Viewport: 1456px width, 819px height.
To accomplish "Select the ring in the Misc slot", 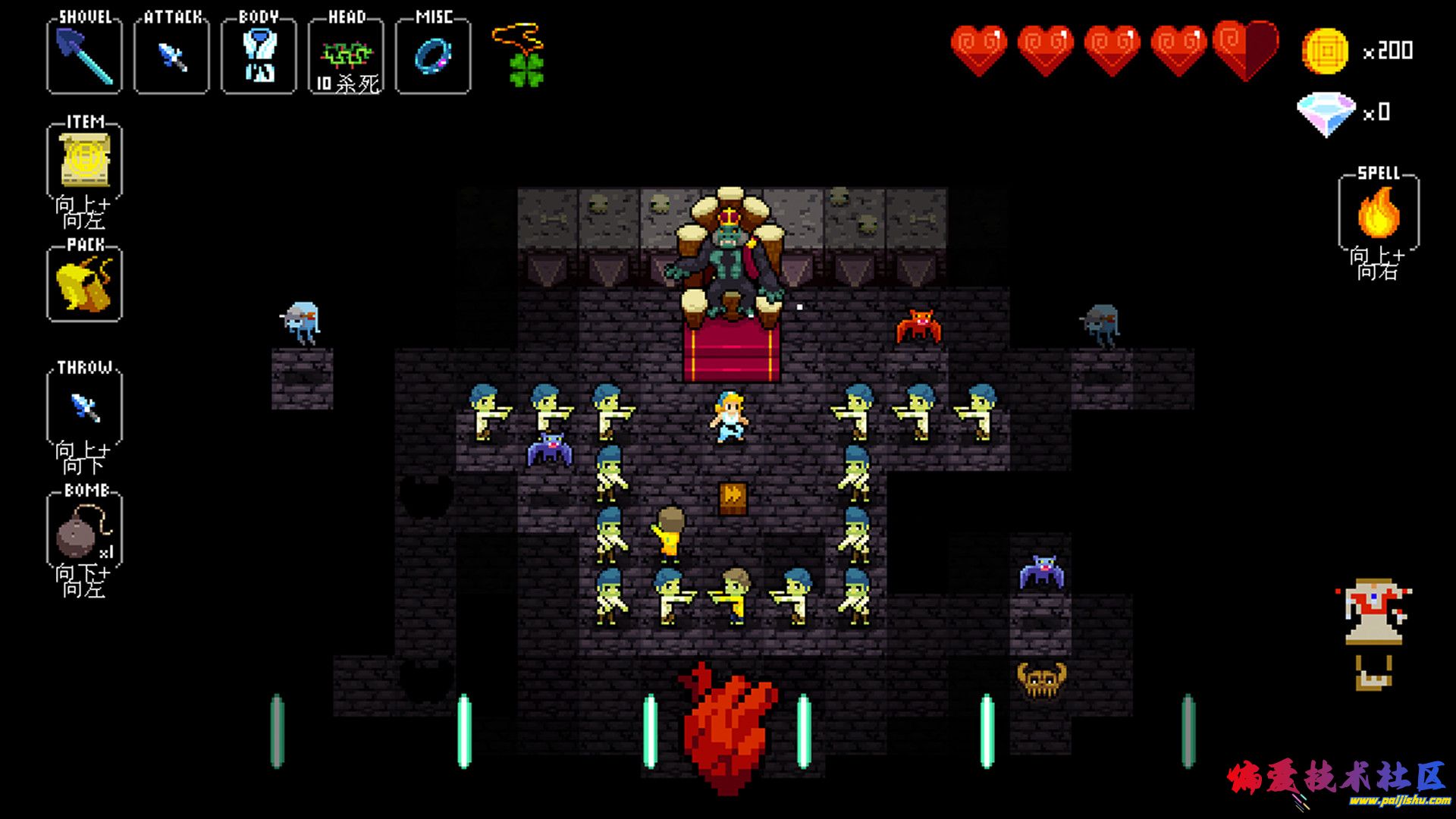I will coord(433,57).
